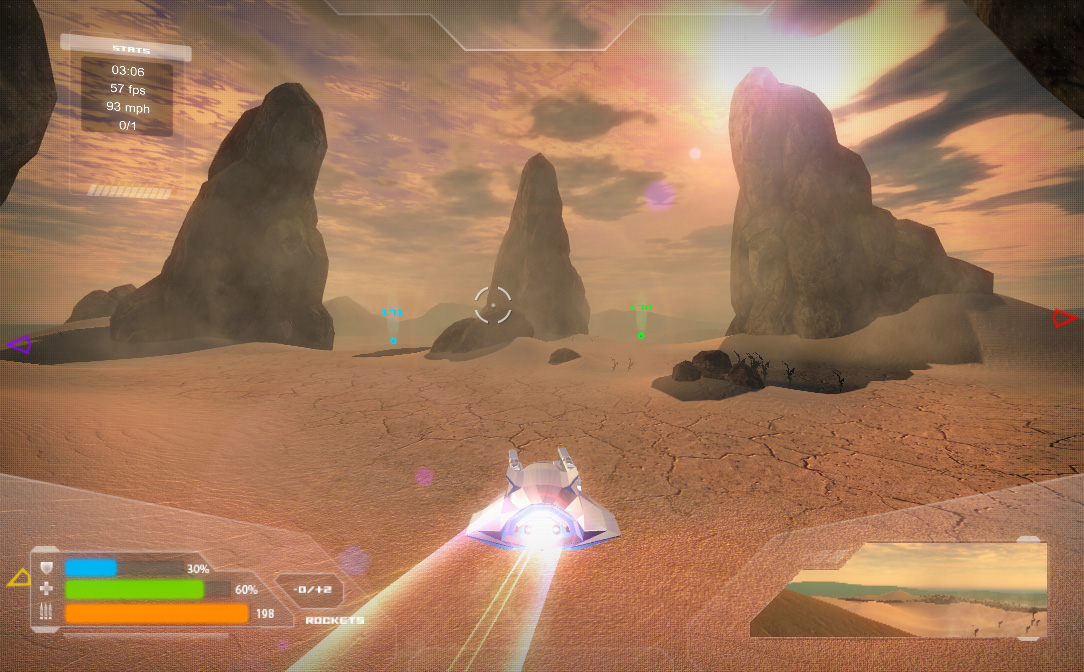Click the yellow triangle warning indicator
The height and width of the screenshot is (672, 1084).
pos(19,577)
